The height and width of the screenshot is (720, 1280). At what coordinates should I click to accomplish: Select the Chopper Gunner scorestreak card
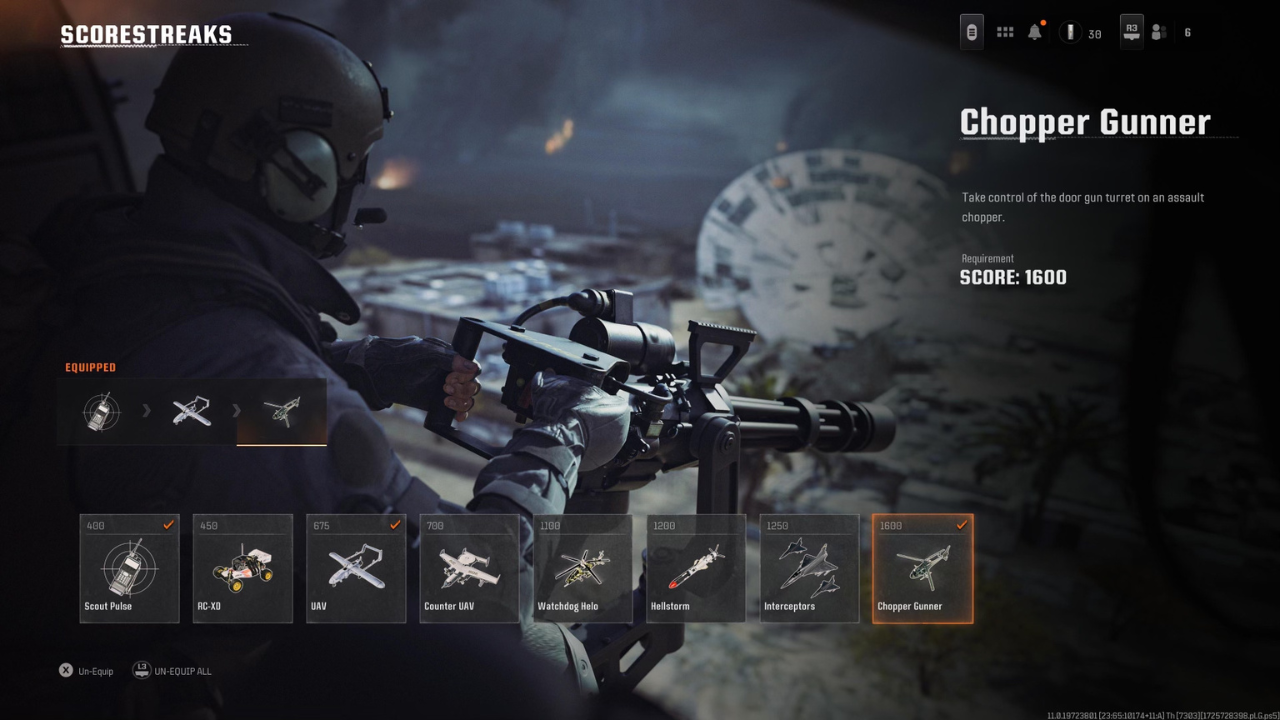tap(922, 568)
